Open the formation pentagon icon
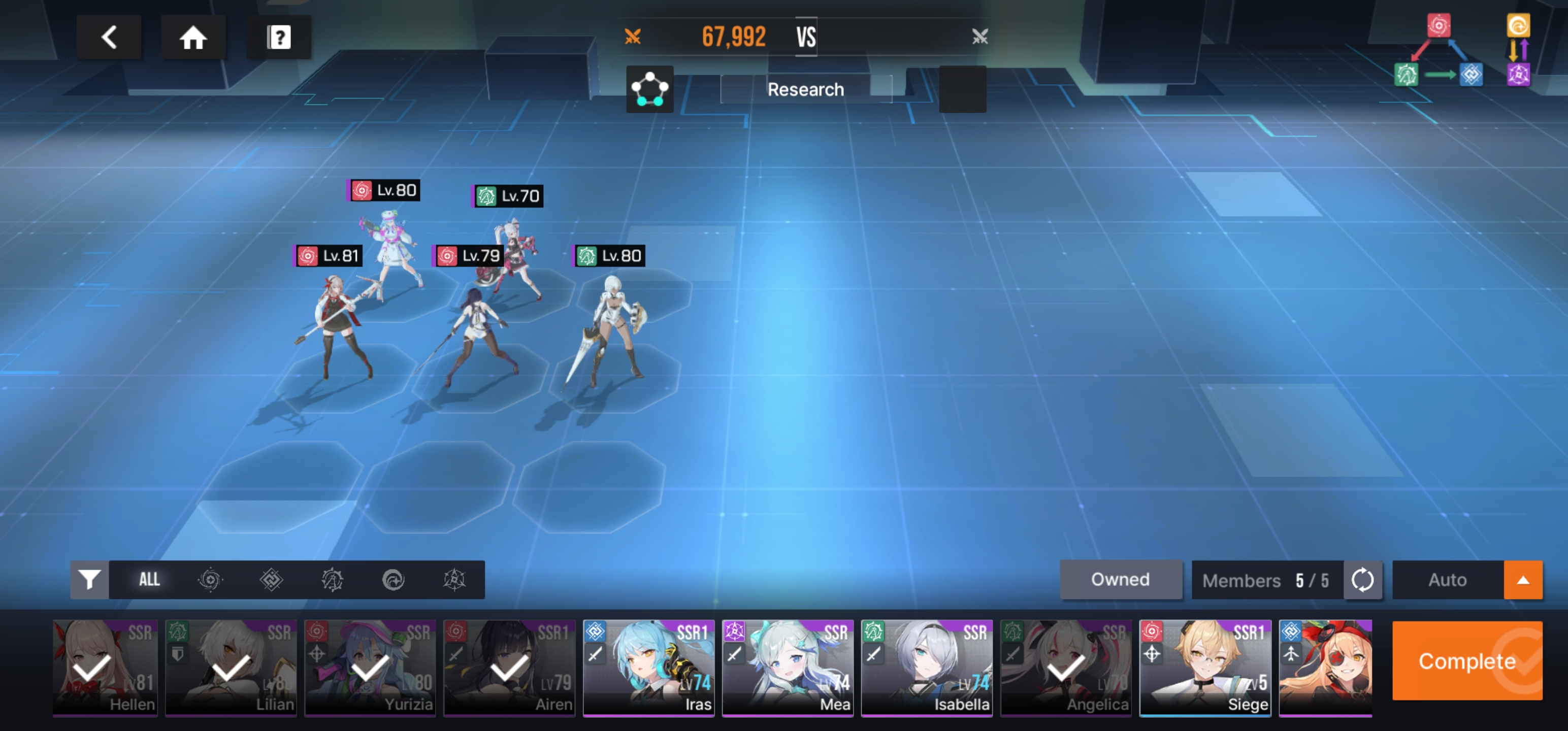The image size is (1568, 731). [649, 89]
